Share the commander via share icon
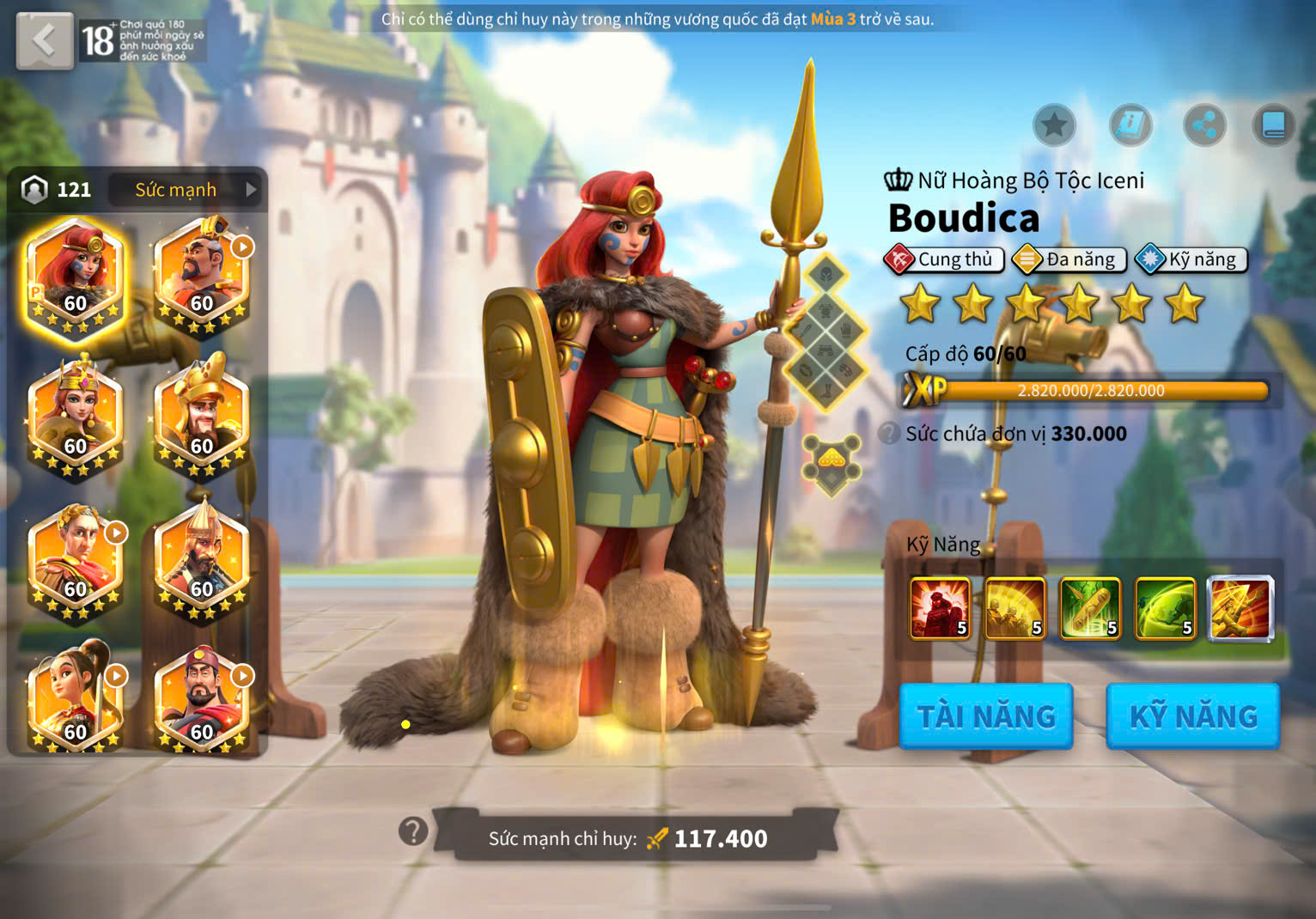1316x919 pixels. [1204, 126]
